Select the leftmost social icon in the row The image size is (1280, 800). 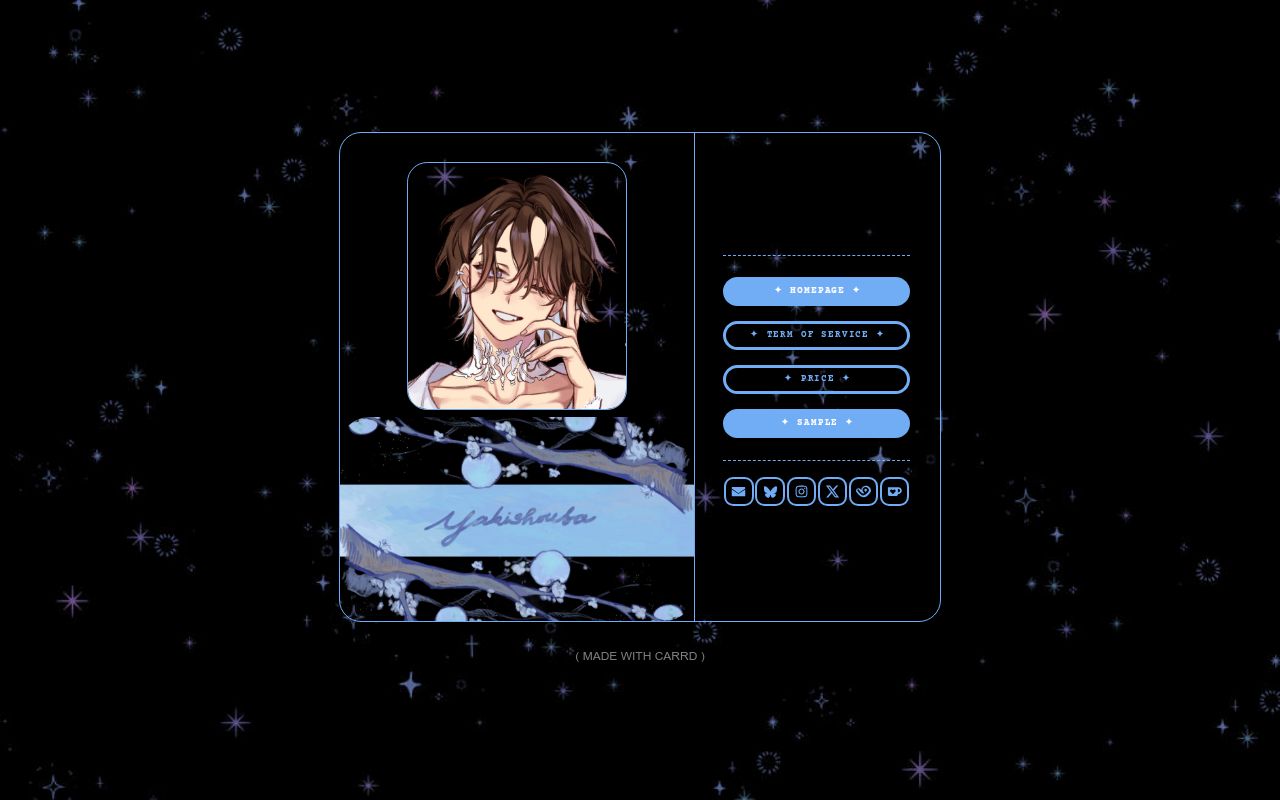coord(738,491)
